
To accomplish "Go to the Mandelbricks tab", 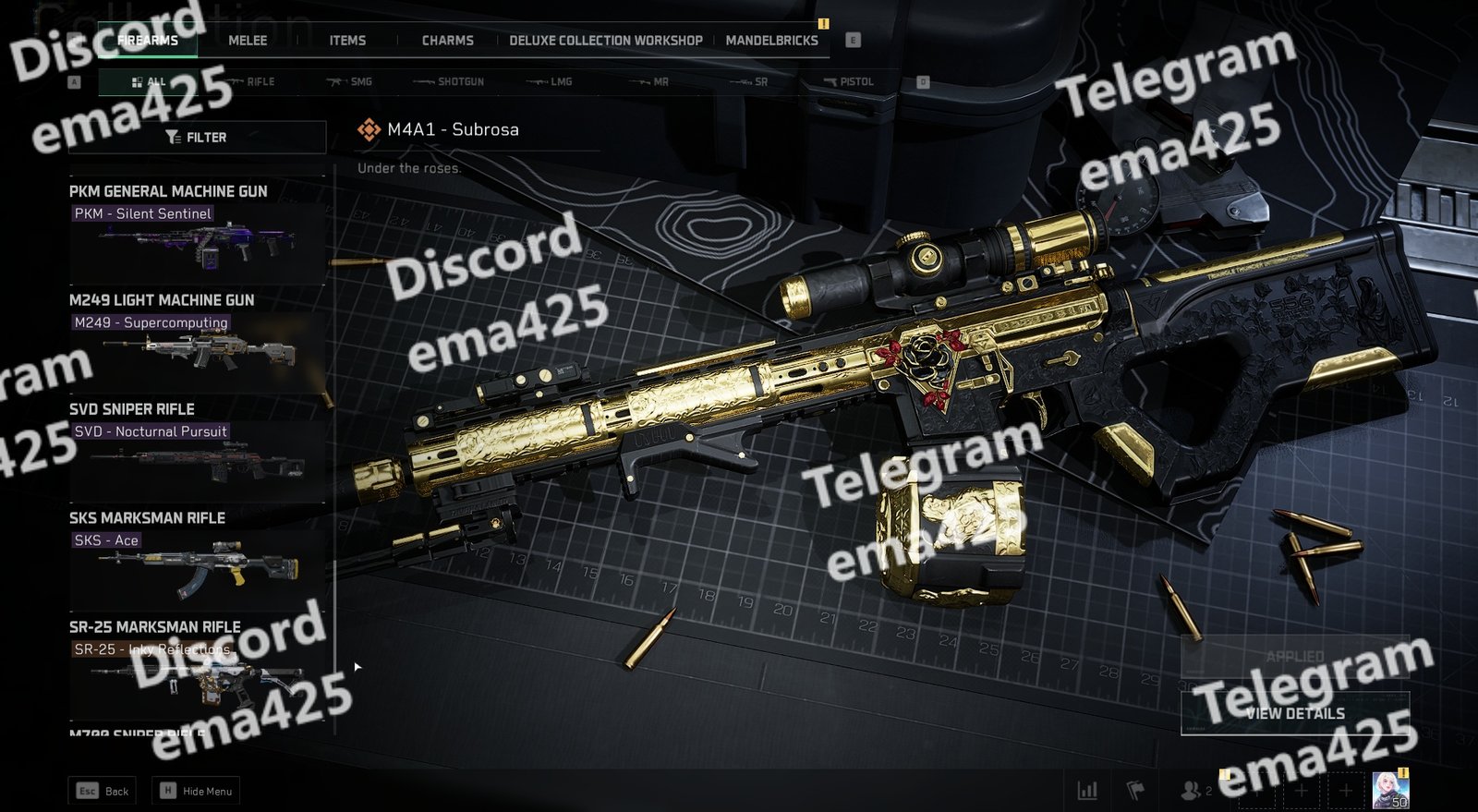I will 772,41.
